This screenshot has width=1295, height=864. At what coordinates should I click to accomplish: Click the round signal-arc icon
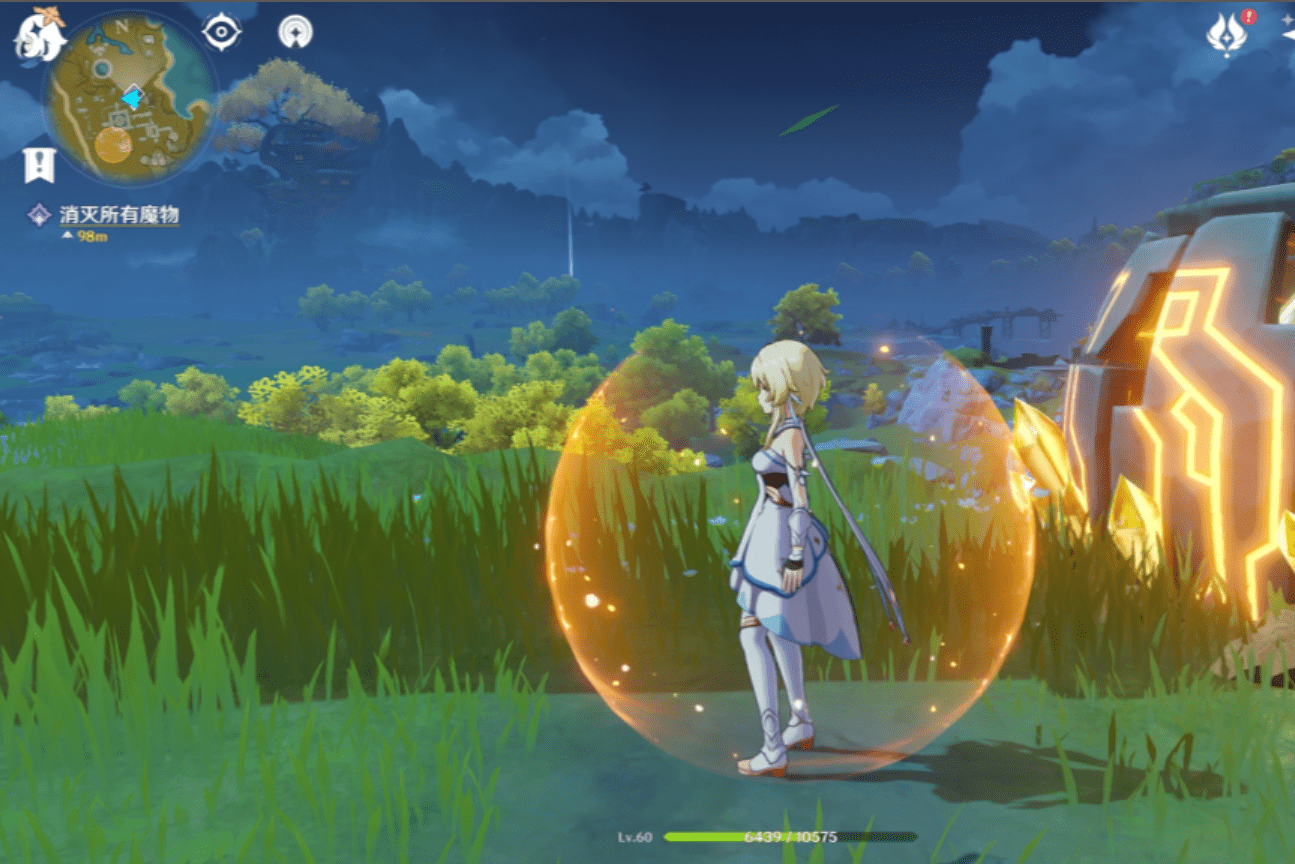296,33
